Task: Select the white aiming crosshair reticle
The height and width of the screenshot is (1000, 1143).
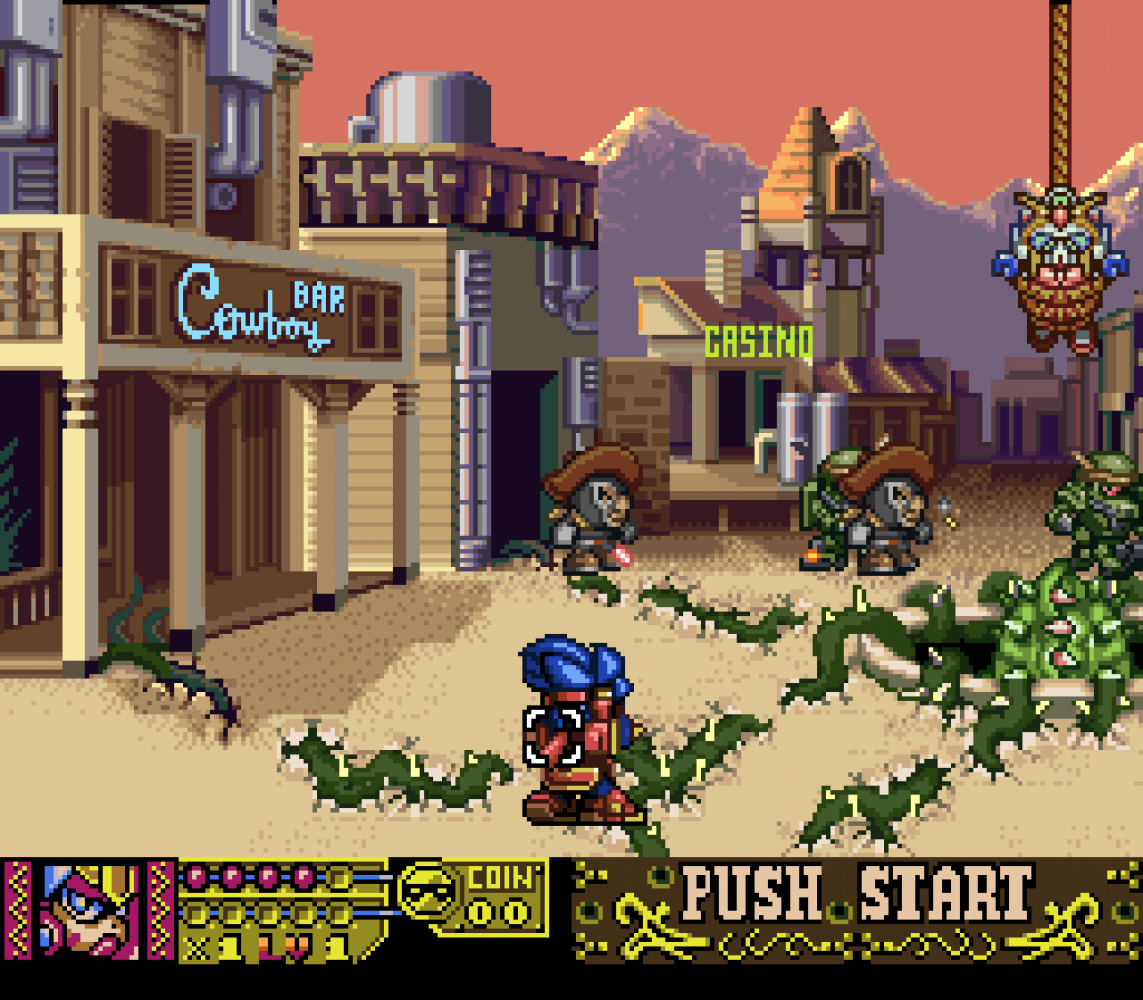Action: point(553,736)
